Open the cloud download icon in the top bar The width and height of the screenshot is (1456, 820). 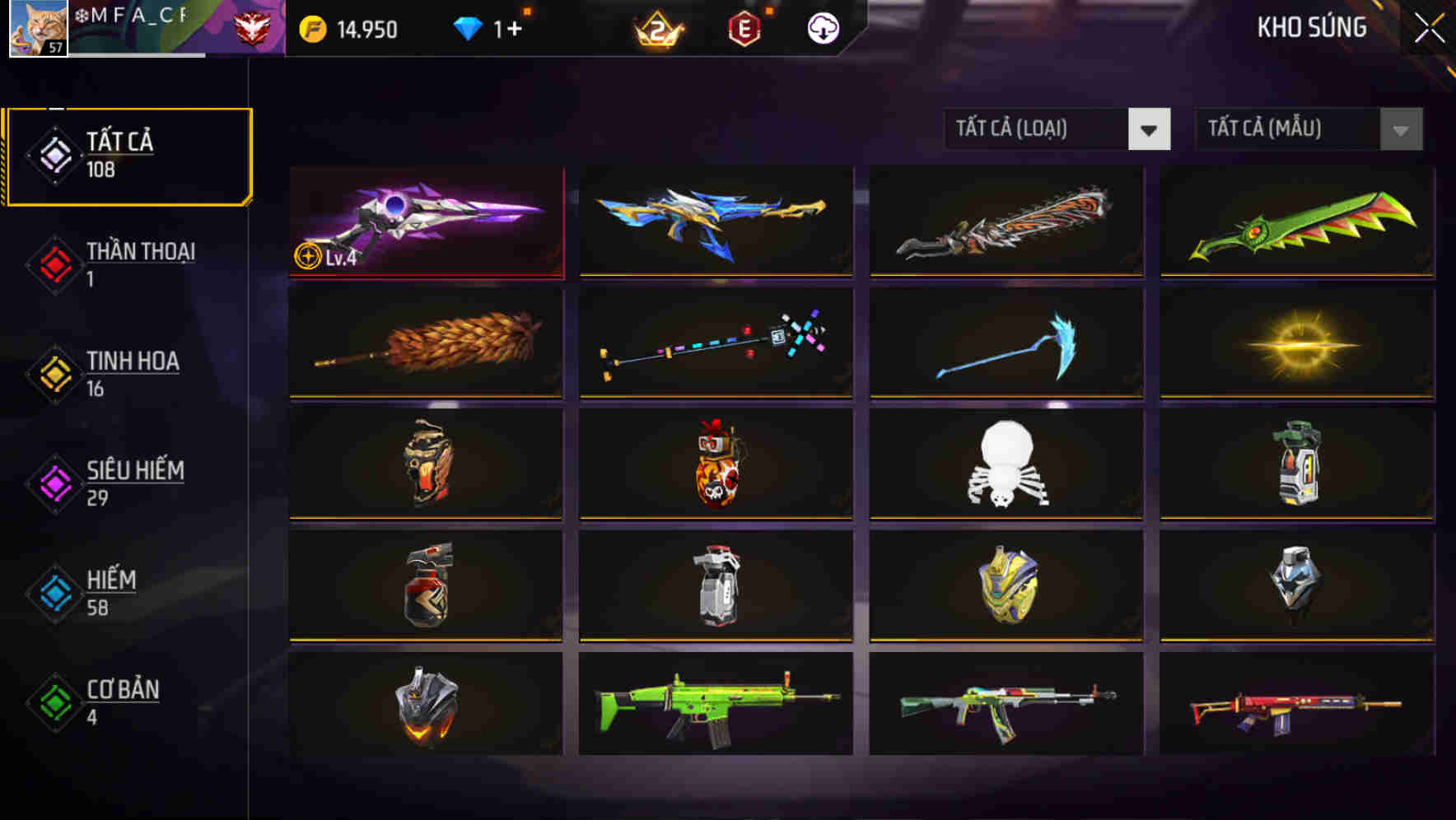click(x=822, y=27)
